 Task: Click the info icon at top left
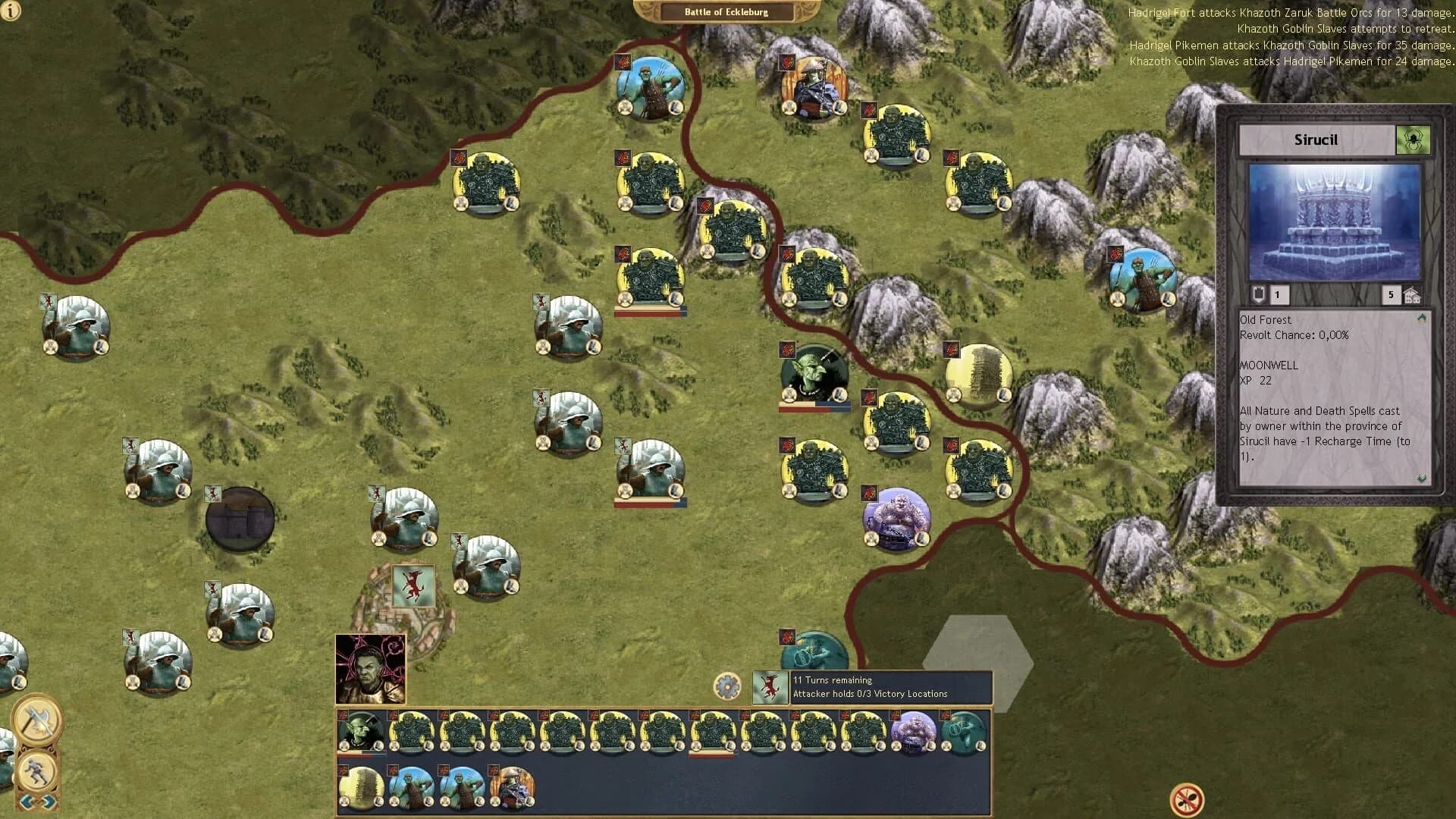click(12, 12)
